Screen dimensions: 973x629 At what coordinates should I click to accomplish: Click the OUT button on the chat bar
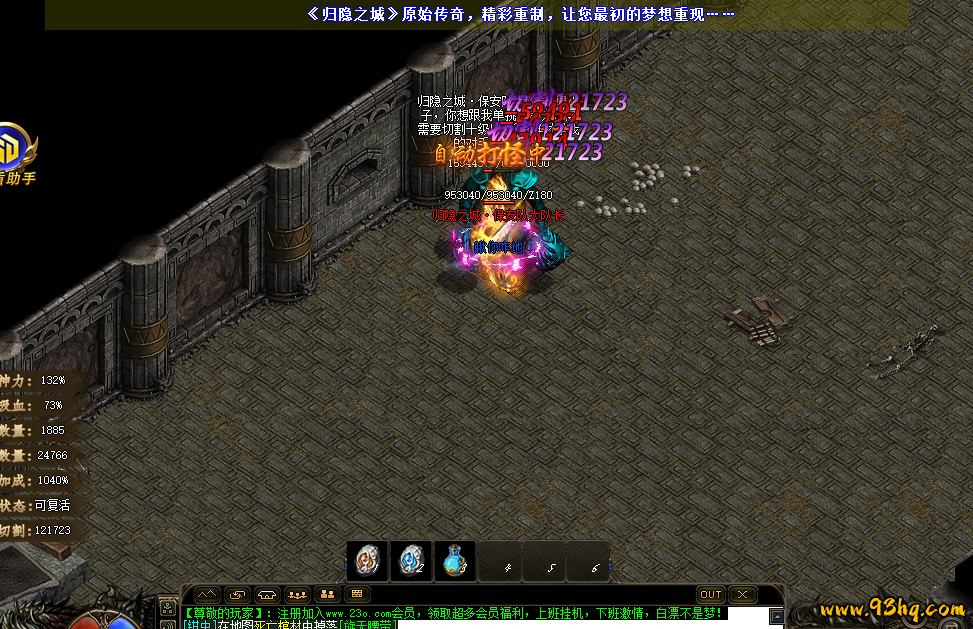point(711,594)
